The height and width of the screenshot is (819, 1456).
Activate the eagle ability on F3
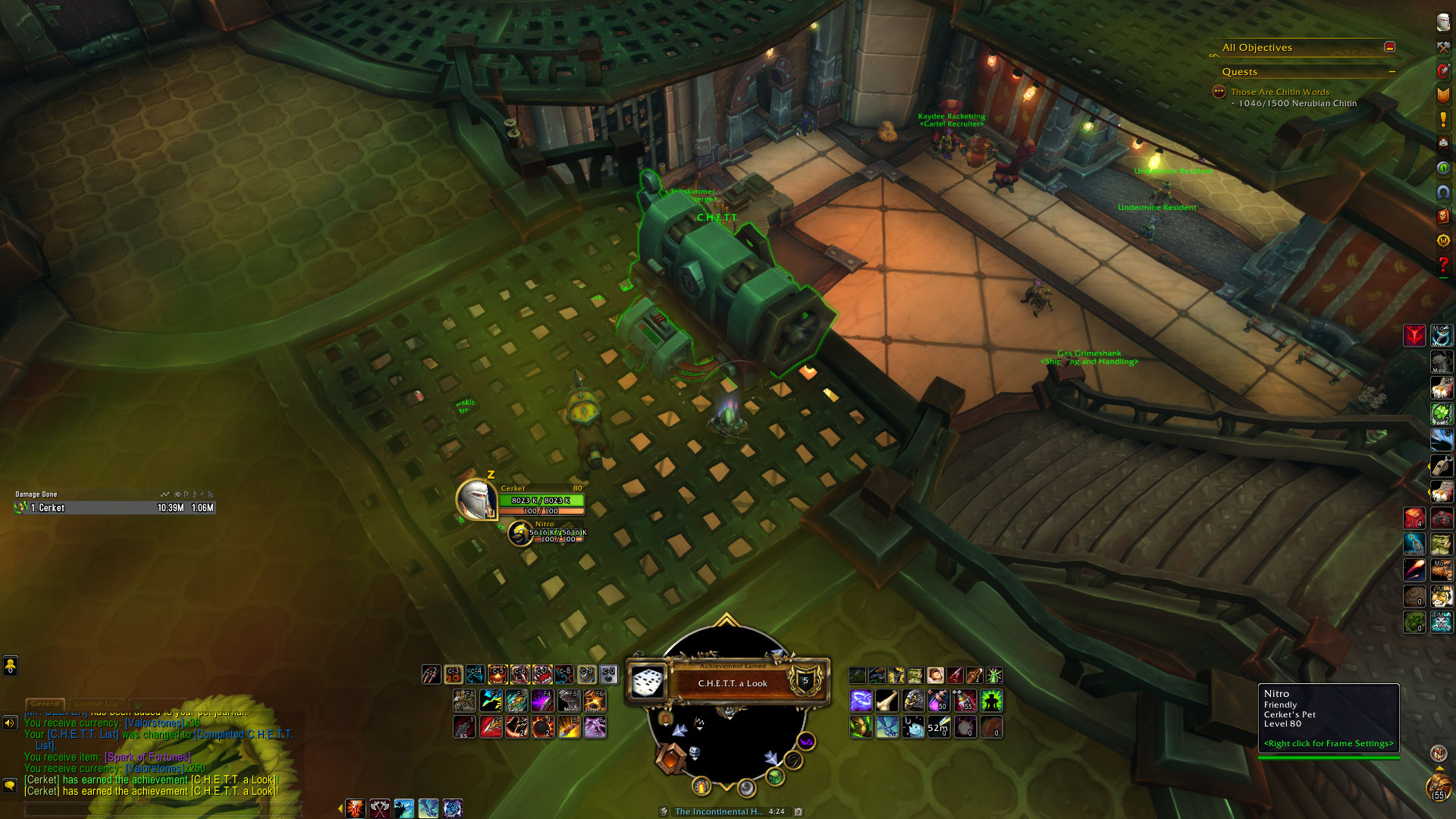[516, 700]
